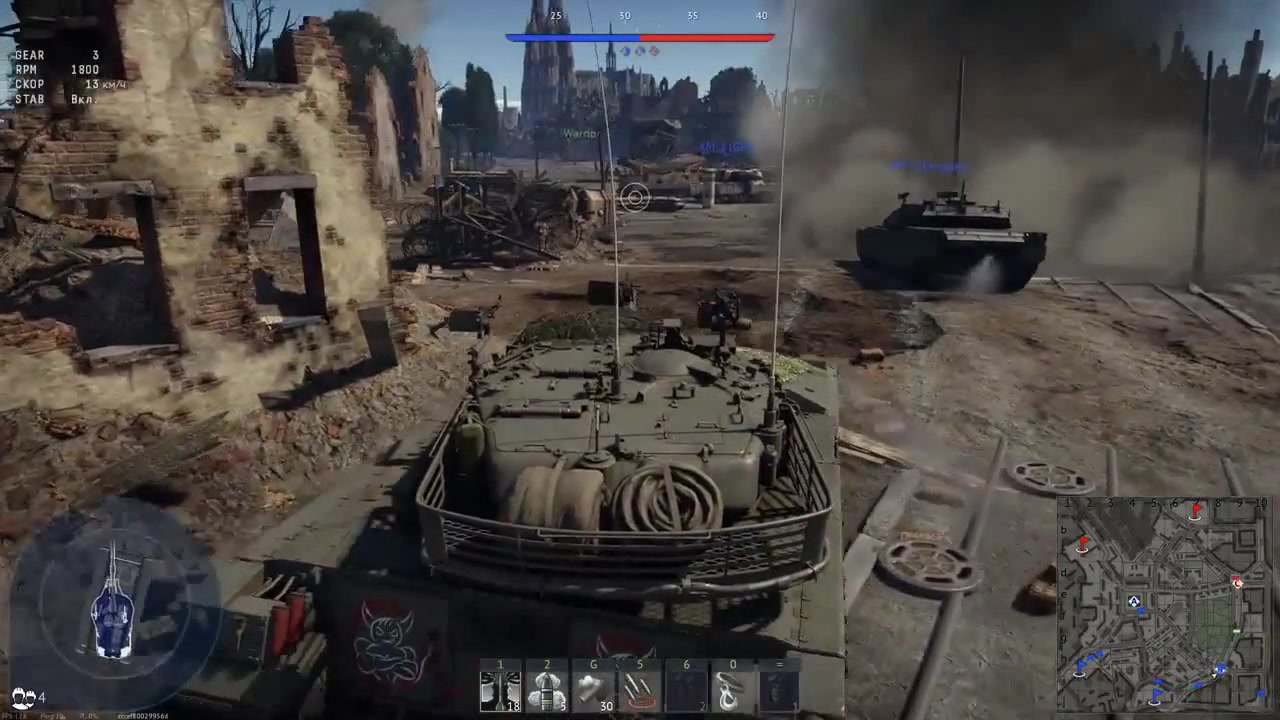Image resolution: width=1280 pixels, height=720 pixels.
Task: Select the dart-shaped shell in slot 1
Action: (501, 690)
